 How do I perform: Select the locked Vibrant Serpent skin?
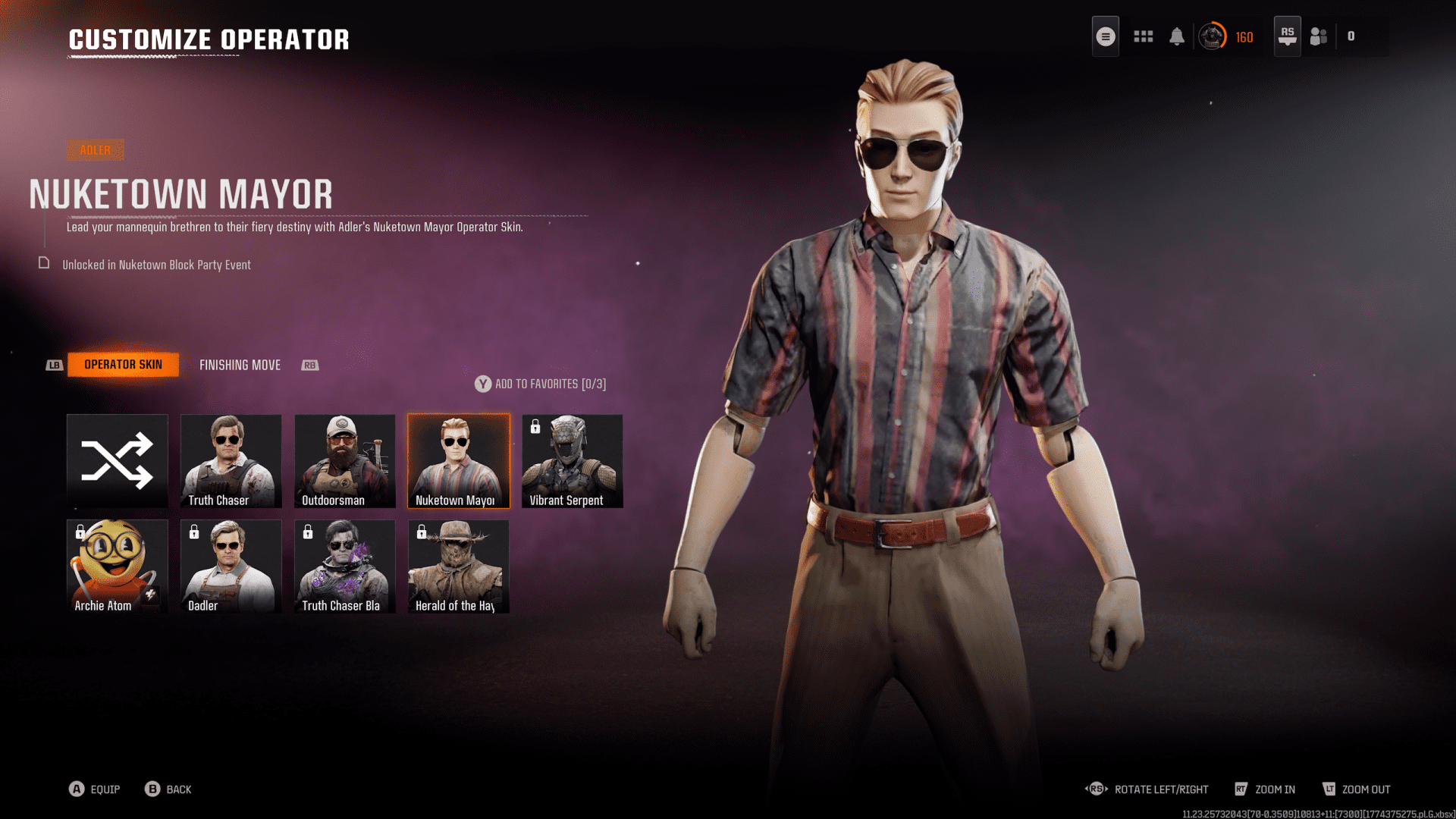click(573, 461)
